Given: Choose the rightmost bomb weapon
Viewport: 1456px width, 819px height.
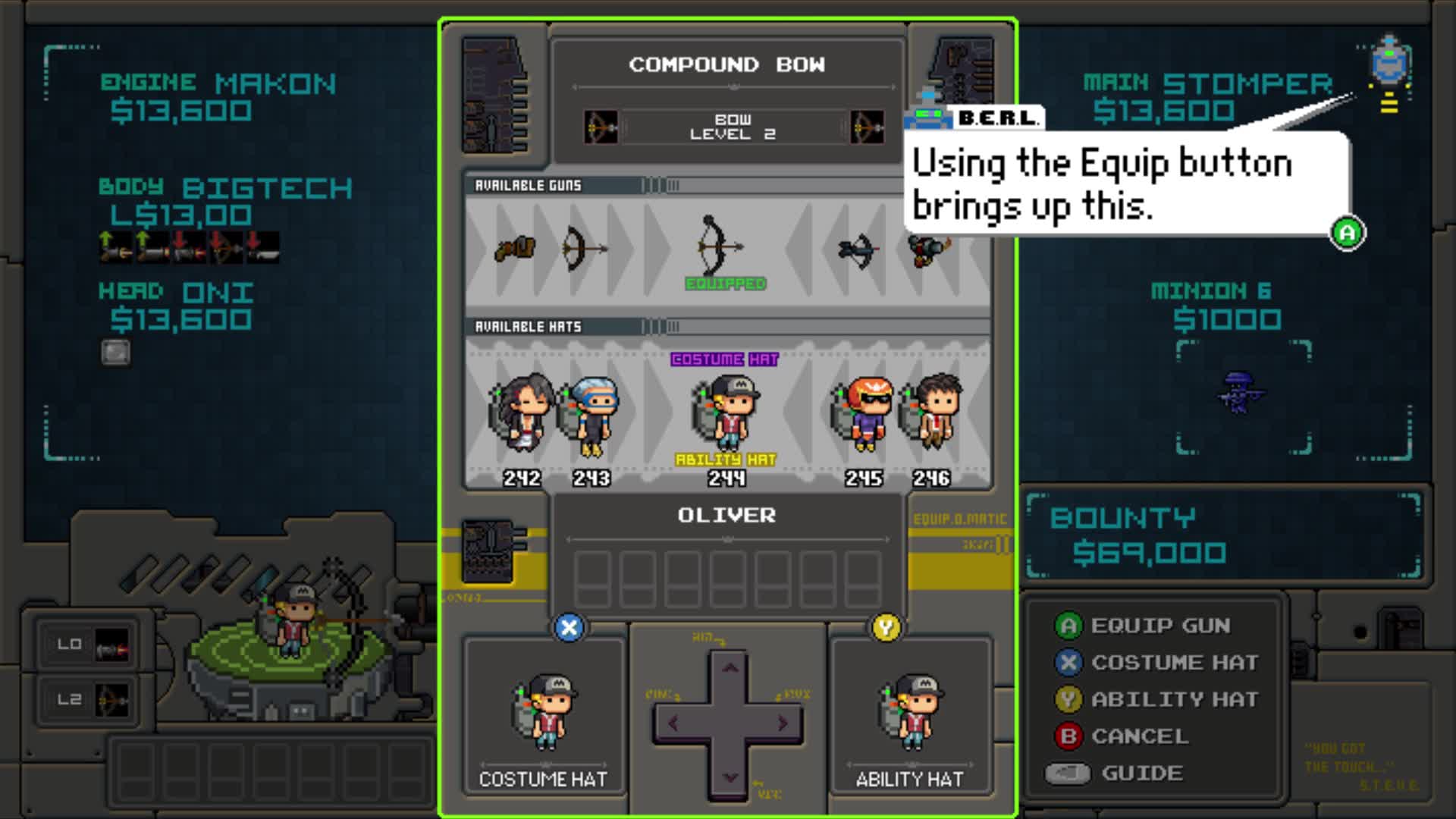Looking at the screenshot, I should 929,249.
